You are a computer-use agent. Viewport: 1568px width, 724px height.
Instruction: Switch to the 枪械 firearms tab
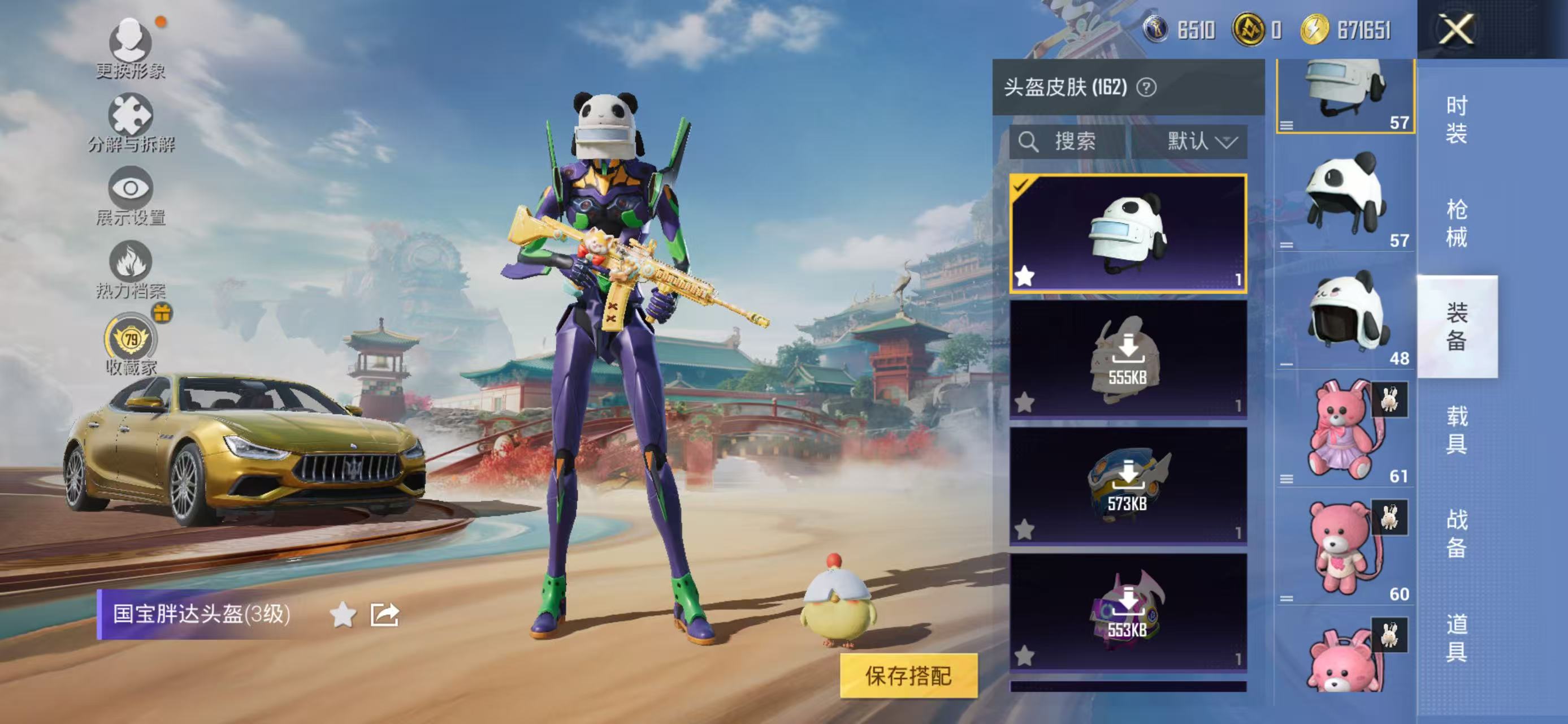tap(1456, 223)
